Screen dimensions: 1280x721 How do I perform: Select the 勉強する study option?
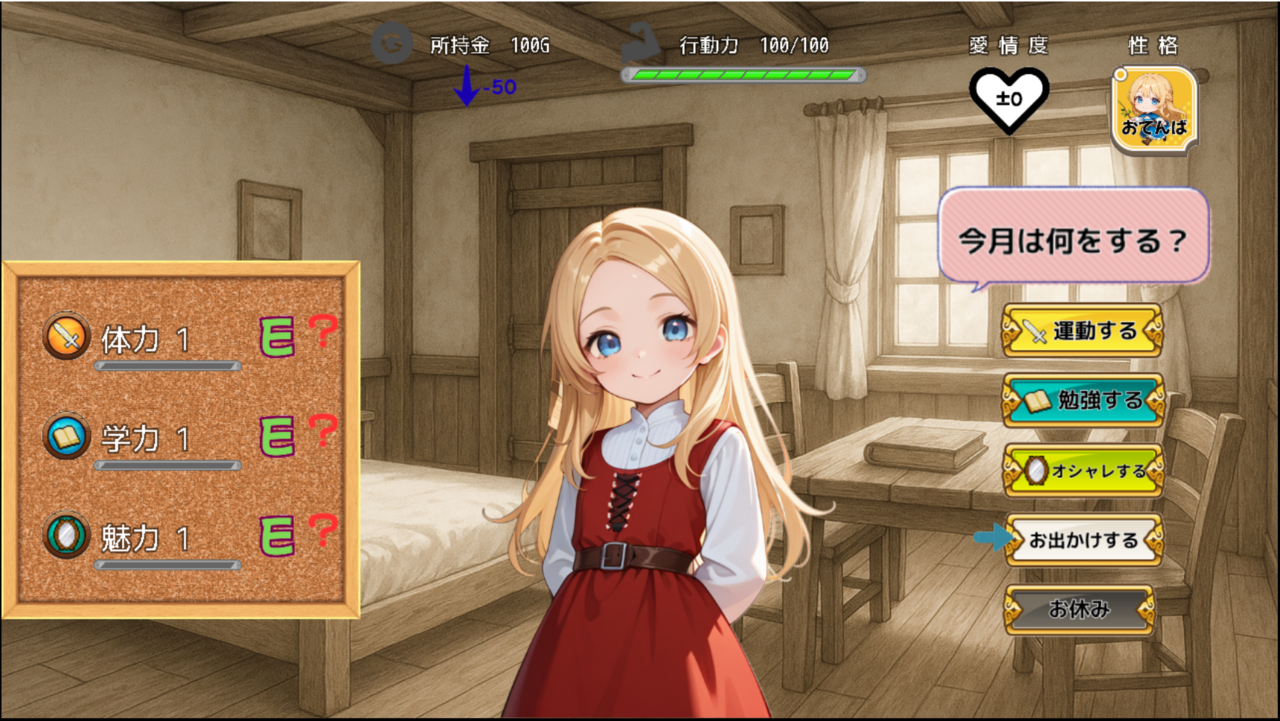click(1085, 401)
